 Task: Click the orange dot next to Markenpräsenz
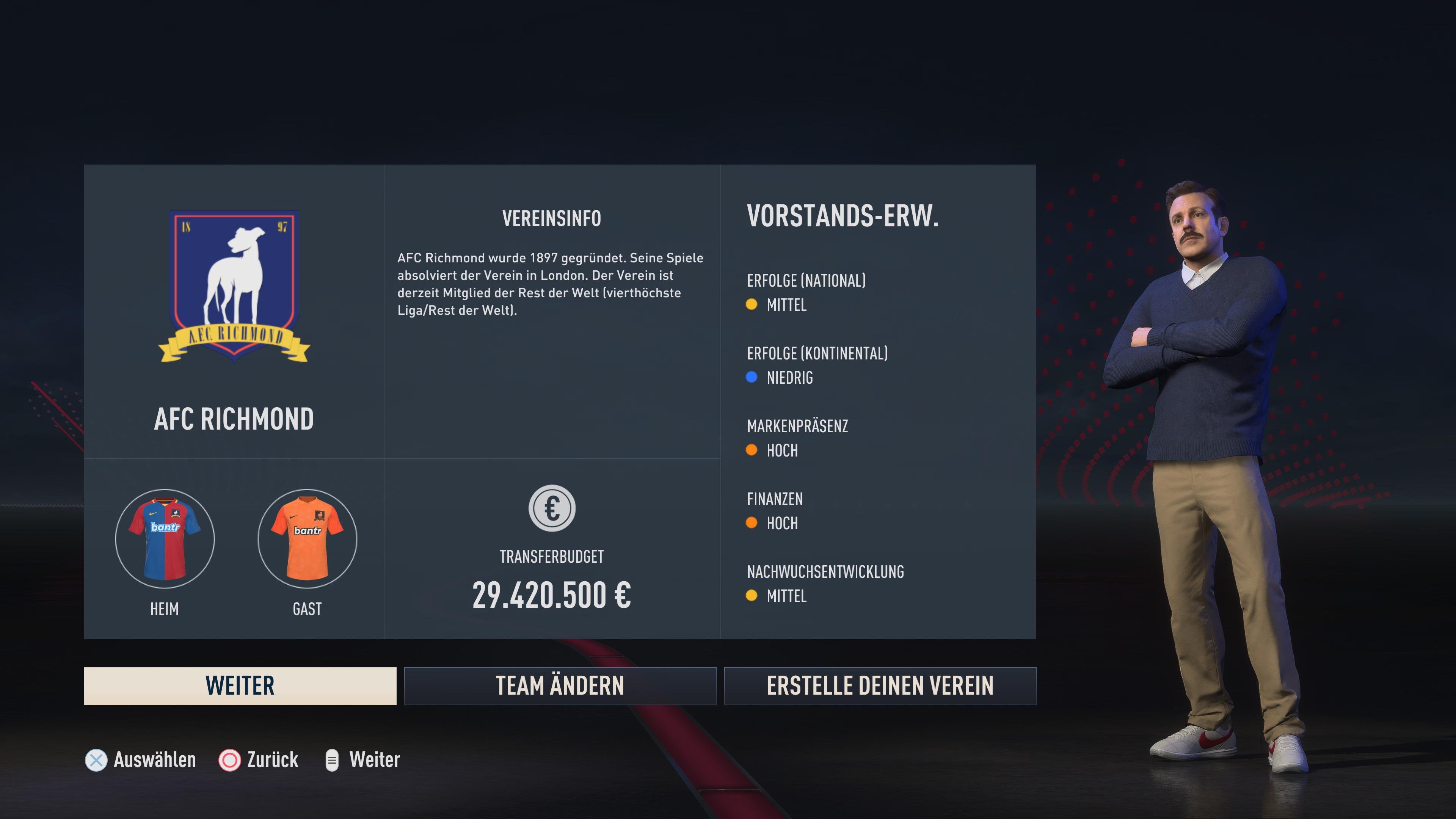pos(752,450)
